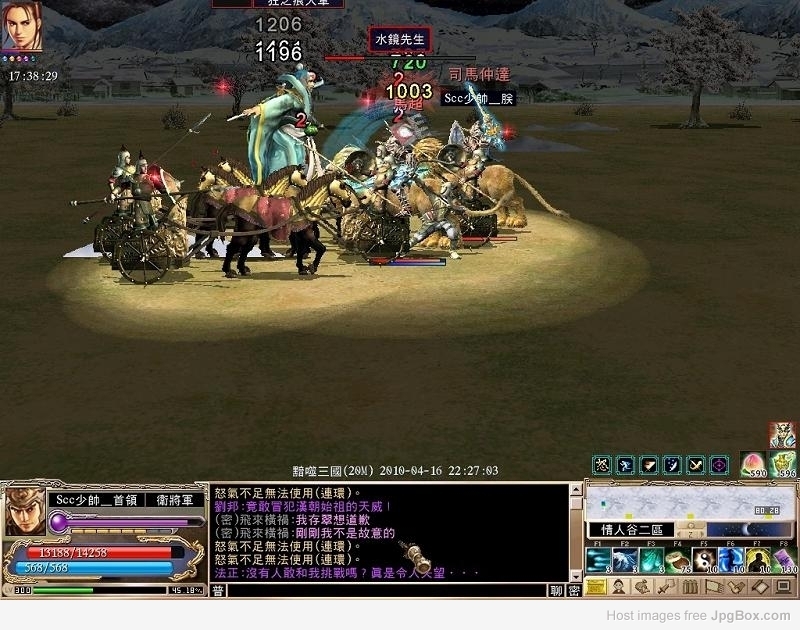Image resolution: width=800 pixels, height=630 pixels.
Task: Select the running figure action icon
Action: coord(625,465)
